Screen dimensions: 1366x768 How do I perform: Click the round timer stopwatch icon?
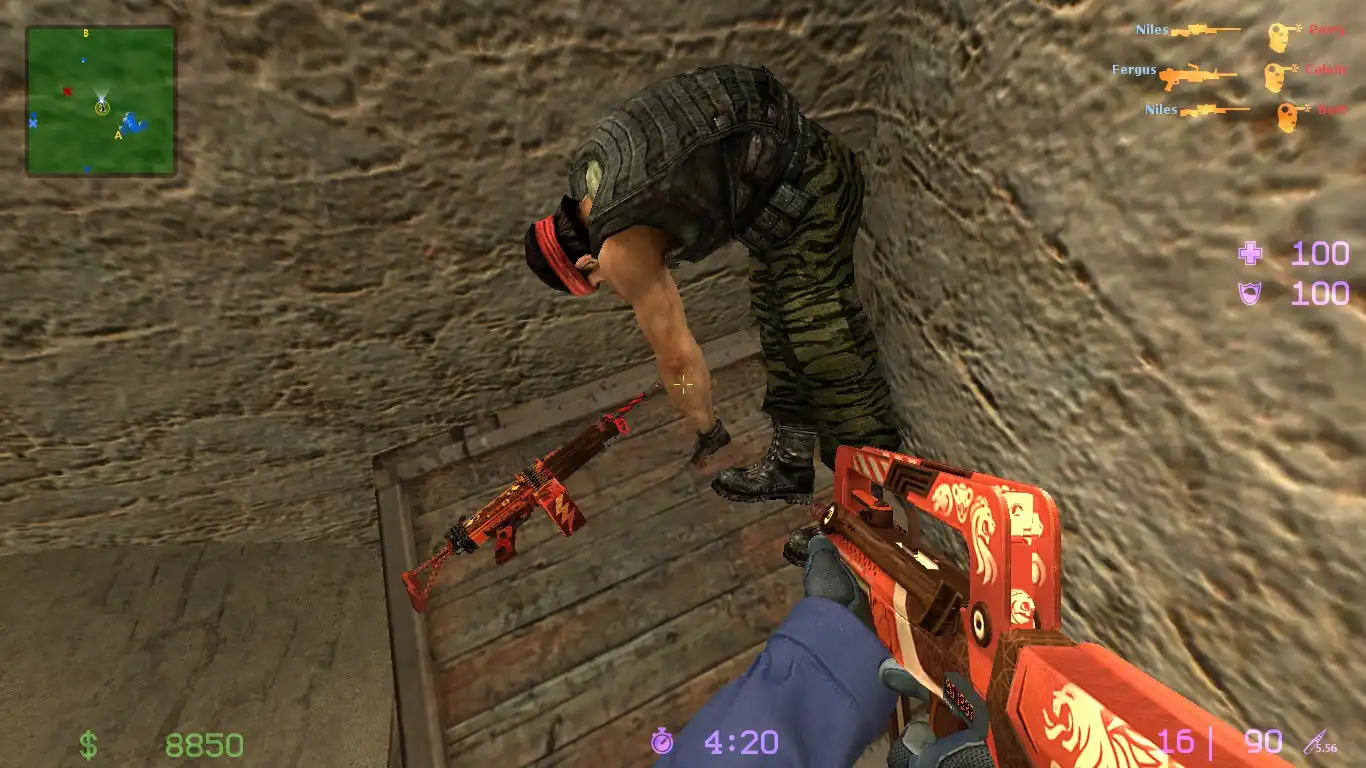click(662, 741)
